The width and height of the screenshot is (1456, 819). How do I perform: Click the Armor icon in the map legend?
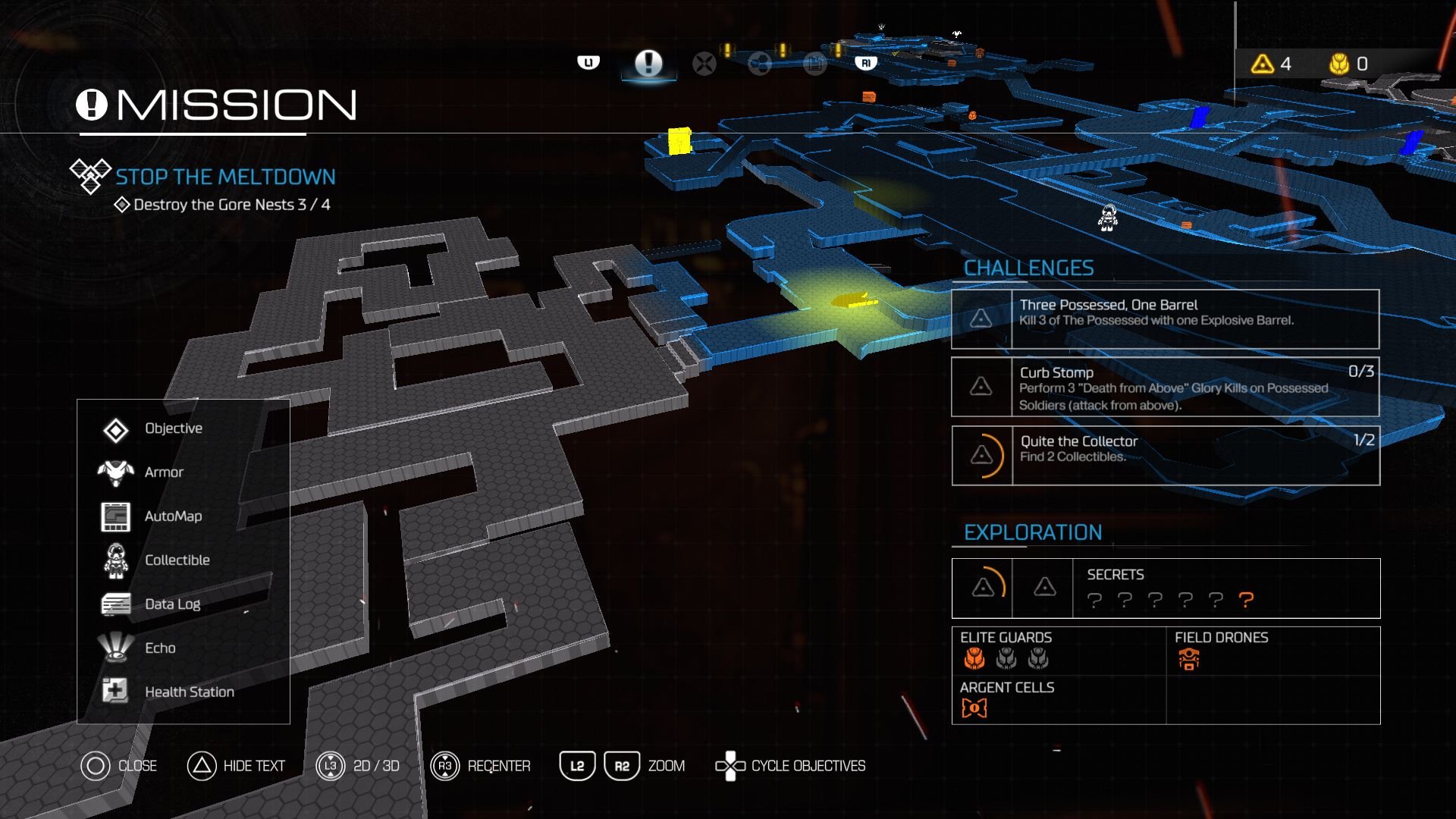coord(115,471)
